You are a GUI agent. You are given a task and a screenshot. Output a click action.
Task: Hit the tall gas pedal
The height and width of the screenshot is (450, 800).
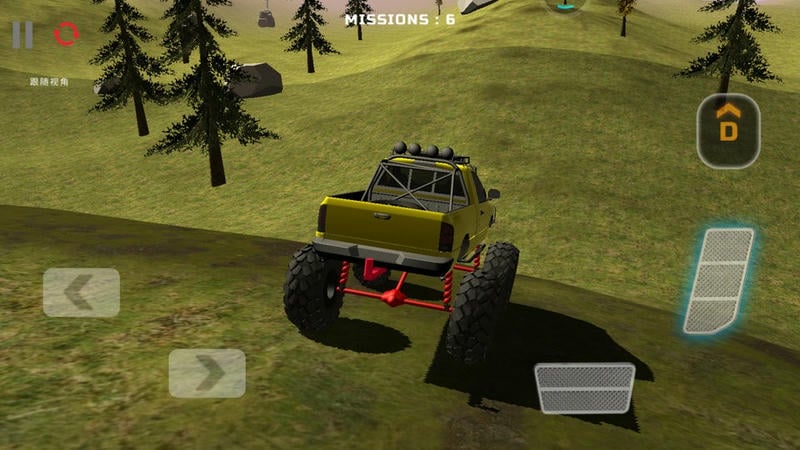(719, 280)
